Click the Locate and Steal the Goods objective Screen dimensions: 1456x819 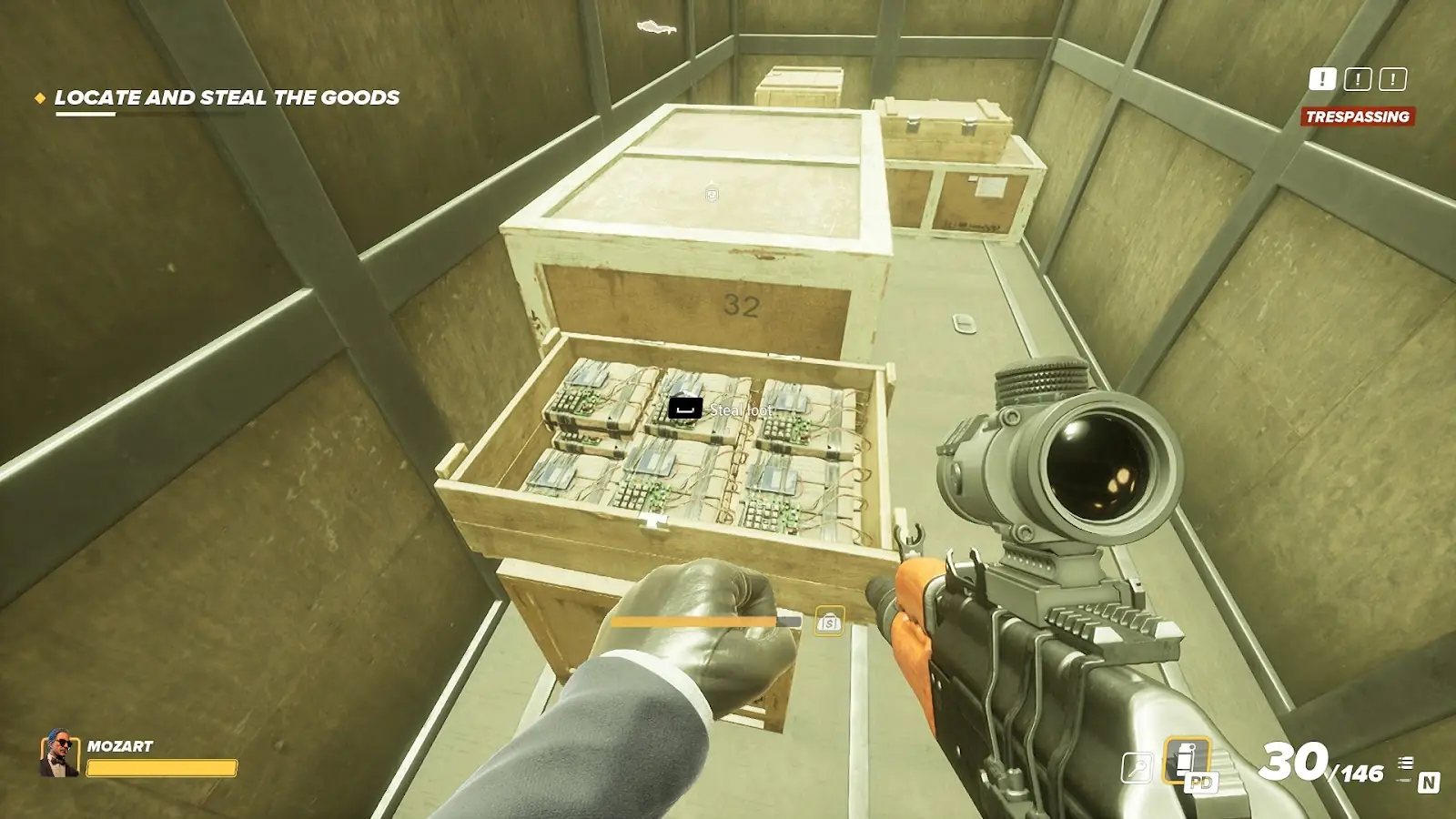coord(227,98)
